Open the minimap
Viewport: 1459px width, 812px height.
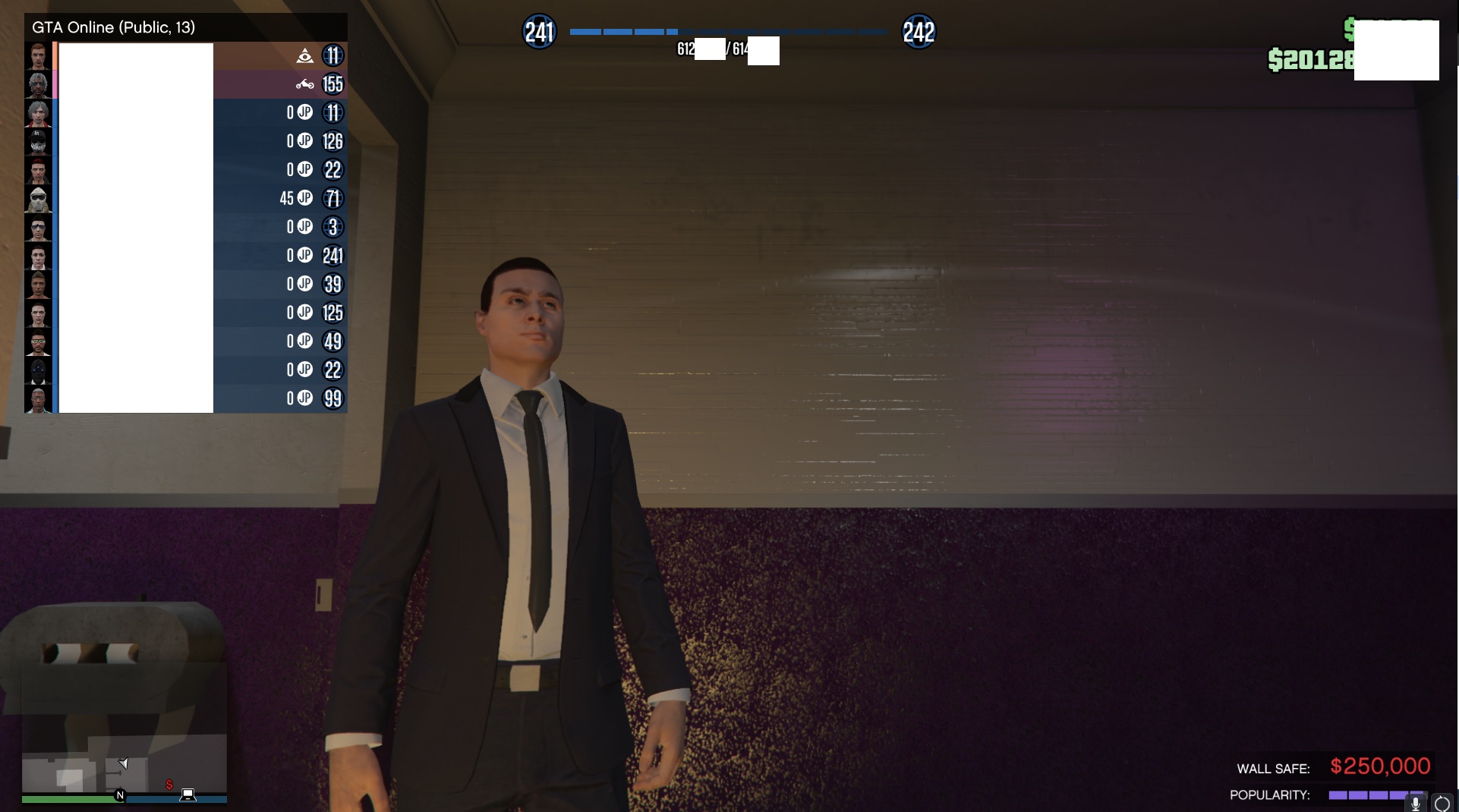coord(124,729)
